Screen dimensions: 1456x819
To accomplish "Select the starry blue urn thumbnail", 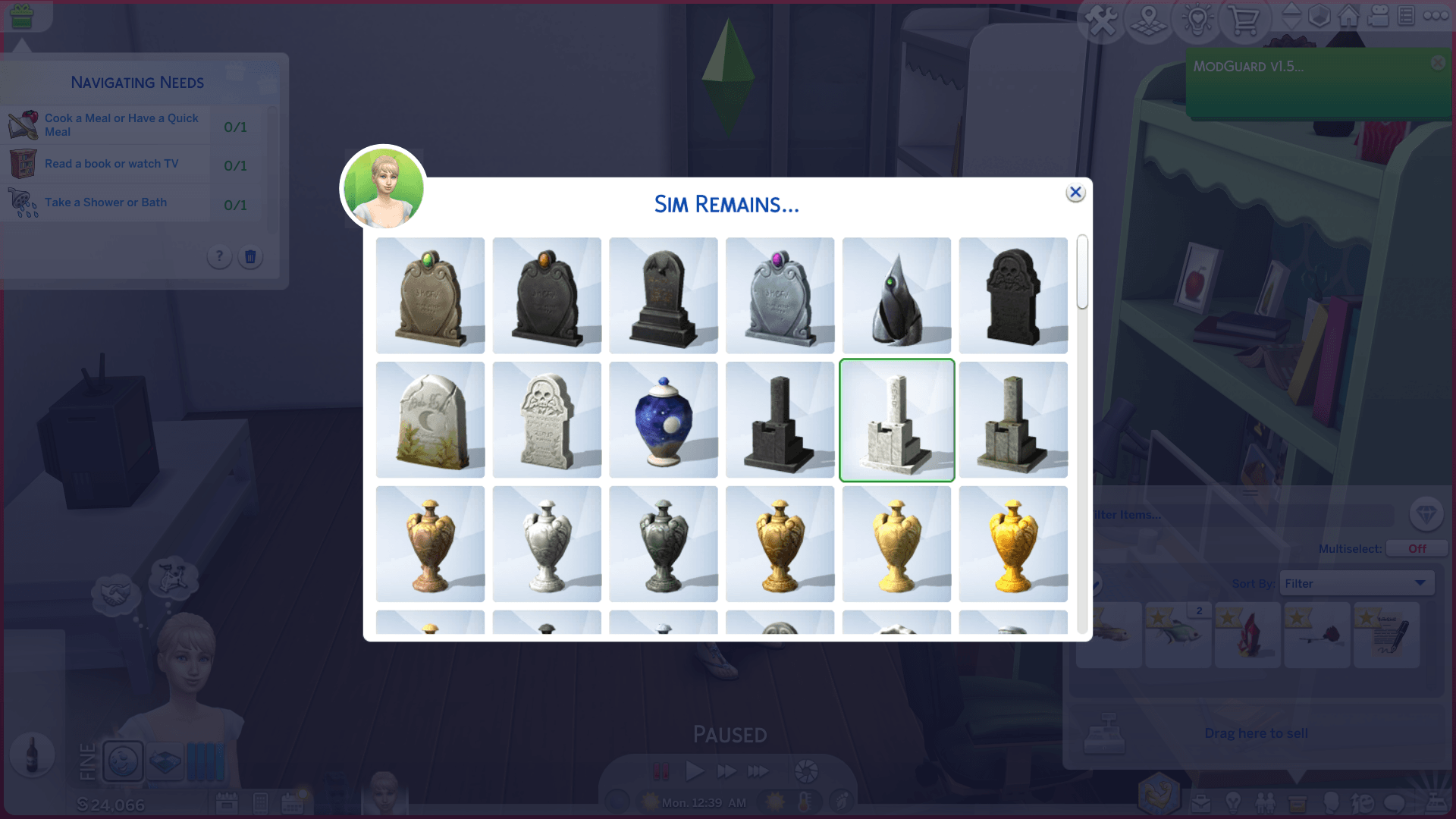I will pyautogui.click(x=664, y=419).
